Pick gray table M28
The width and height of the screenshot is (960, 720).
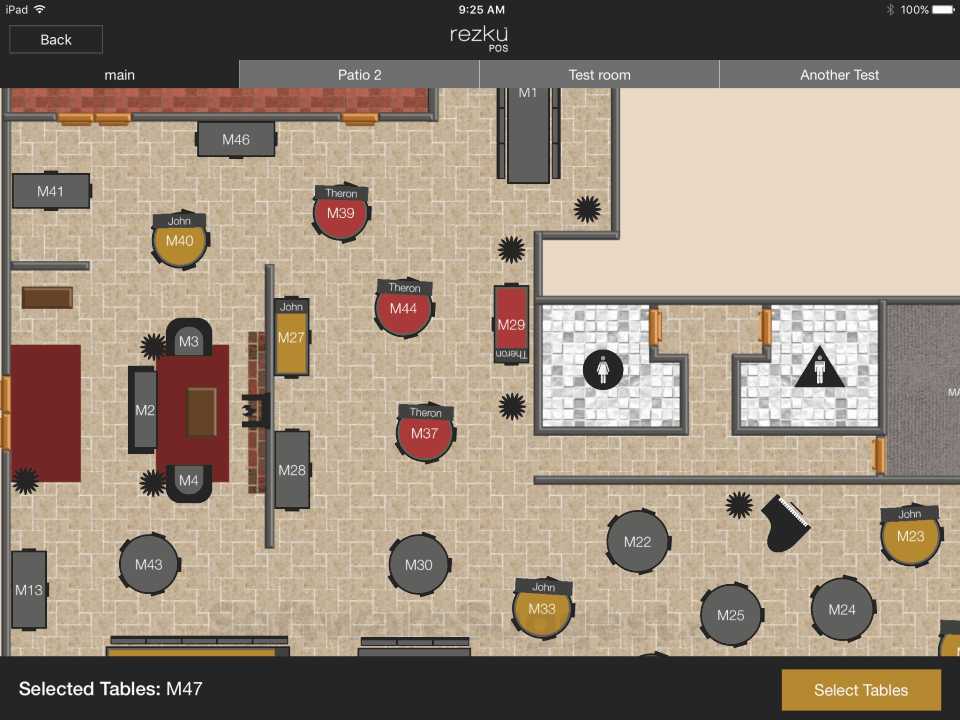coord(292,470)
